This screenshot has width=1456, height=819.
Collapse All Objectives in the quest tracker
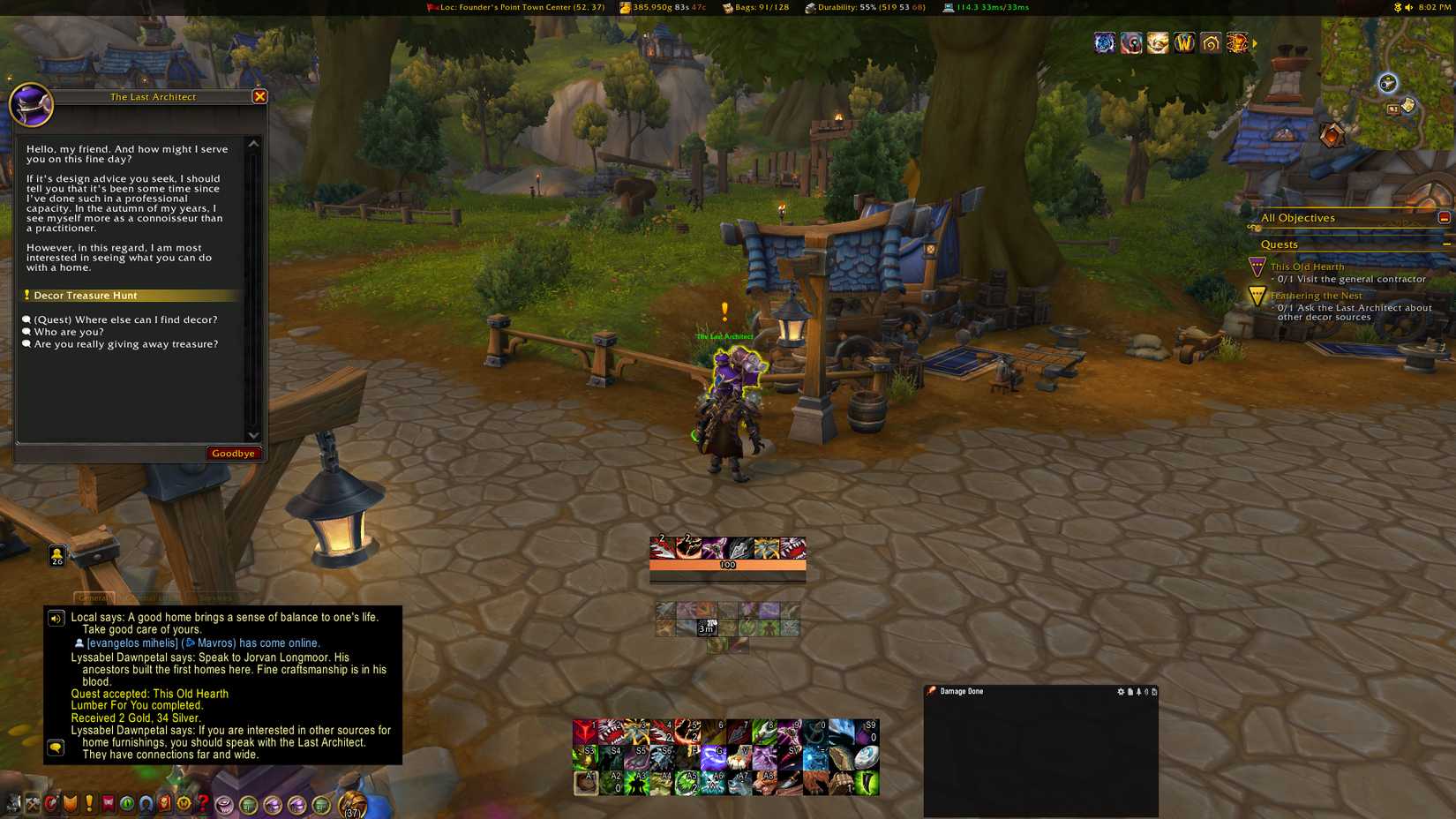point(1445,215)
